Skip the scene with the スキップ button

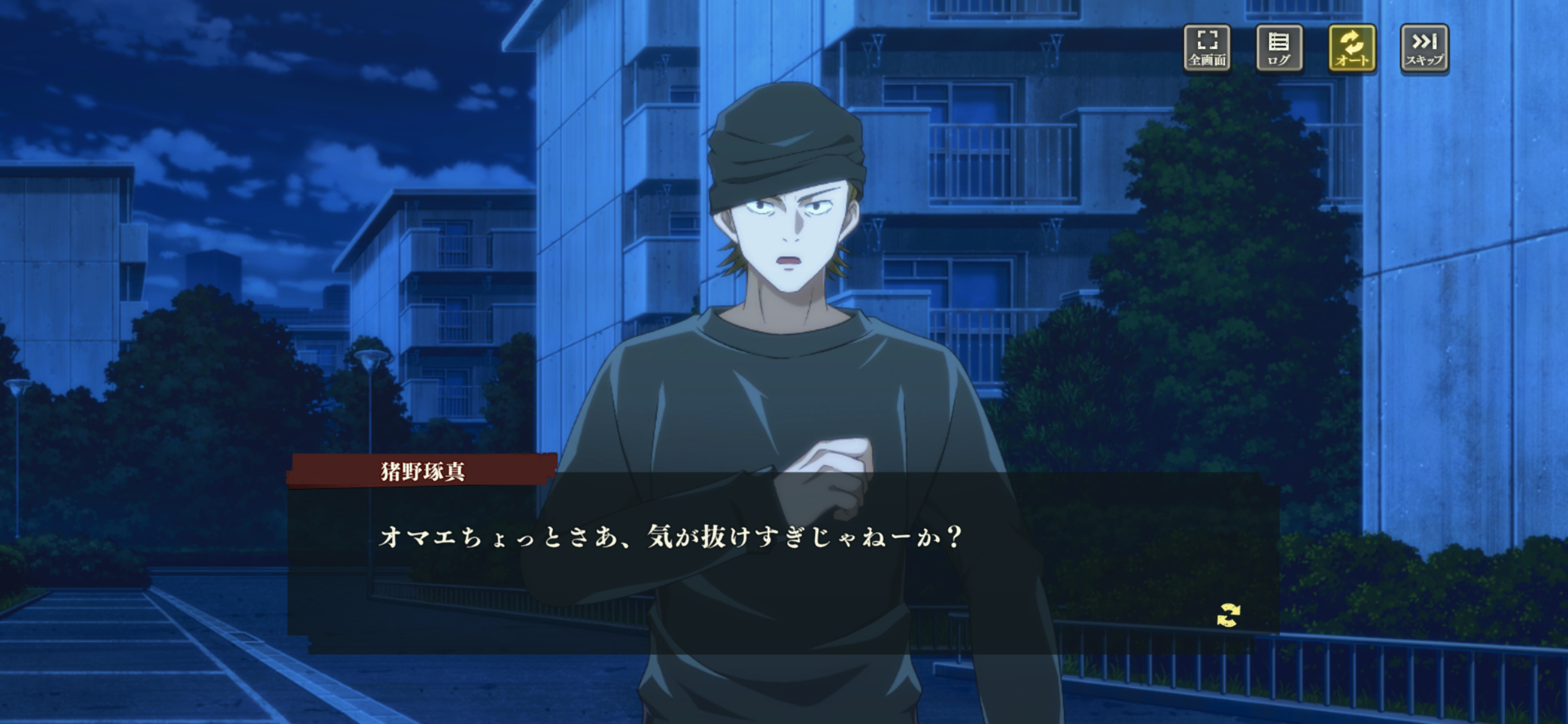1424,48
